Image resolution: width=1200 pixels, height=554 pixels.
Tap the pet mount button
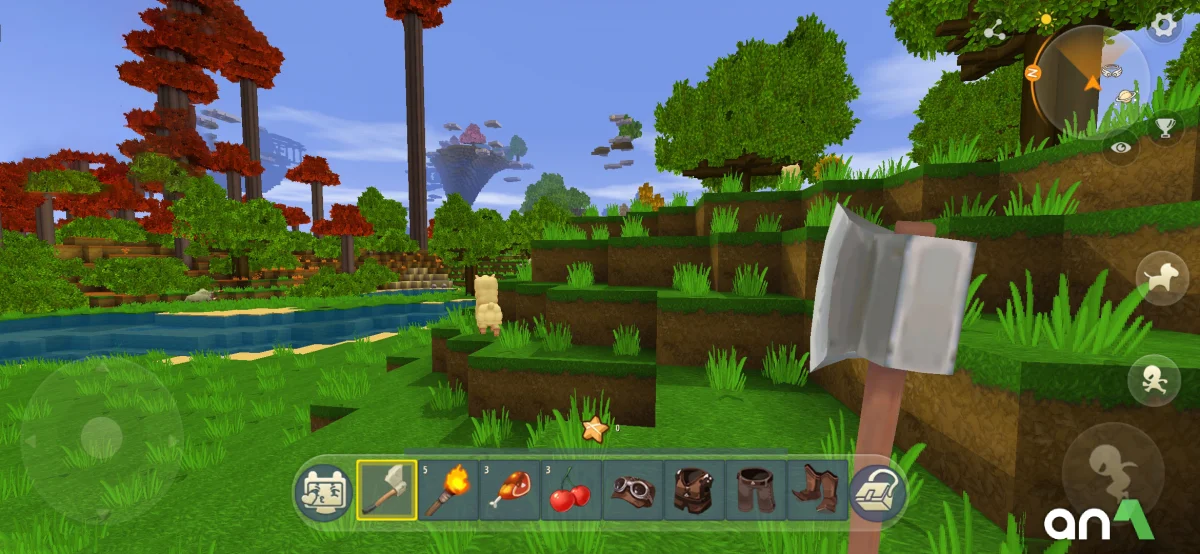(1162, 278)
